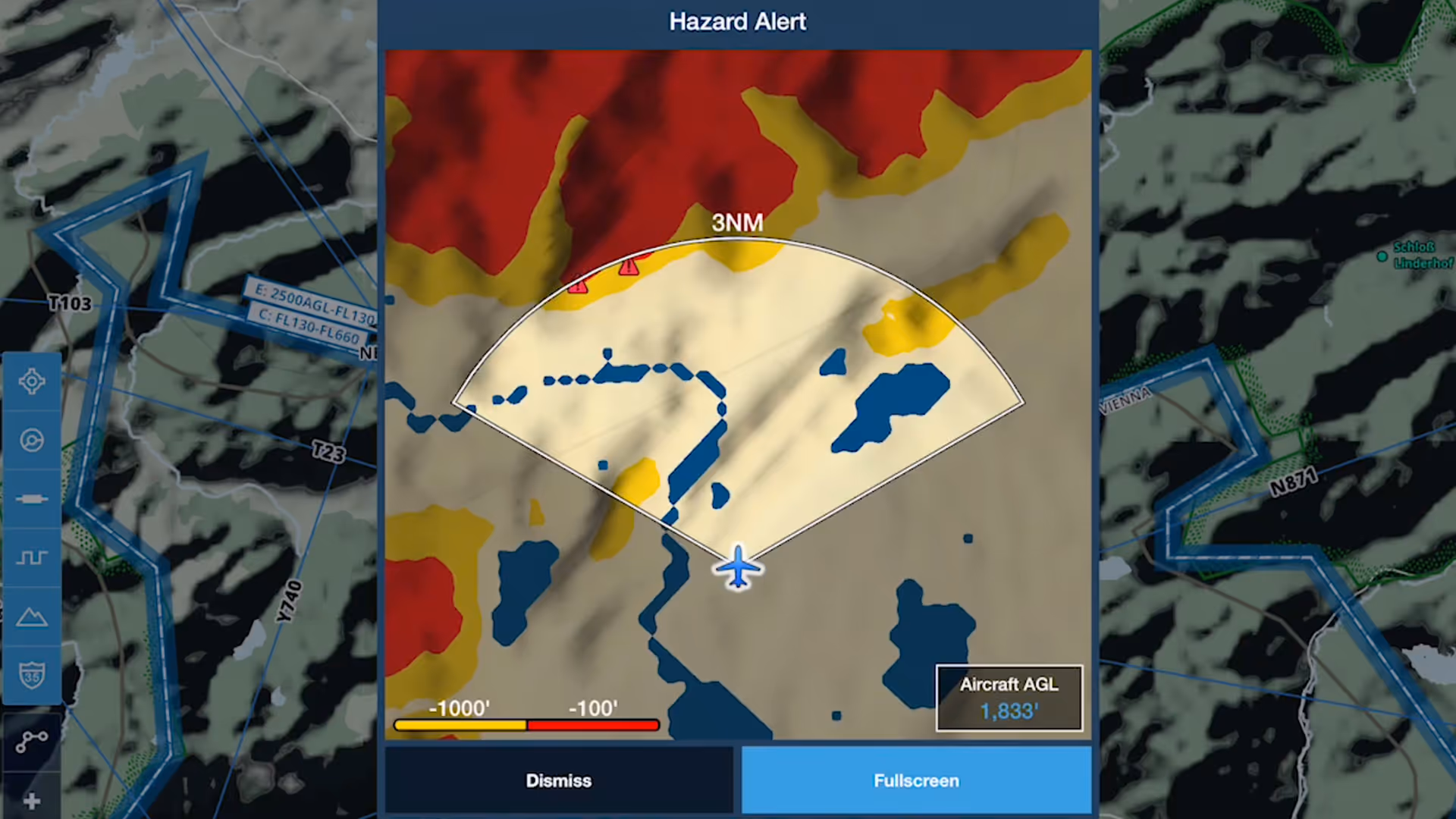The height and width of the screenshot is (819, 1456).
Task: Open the connected-dots route icon
Action: [32, 741]
